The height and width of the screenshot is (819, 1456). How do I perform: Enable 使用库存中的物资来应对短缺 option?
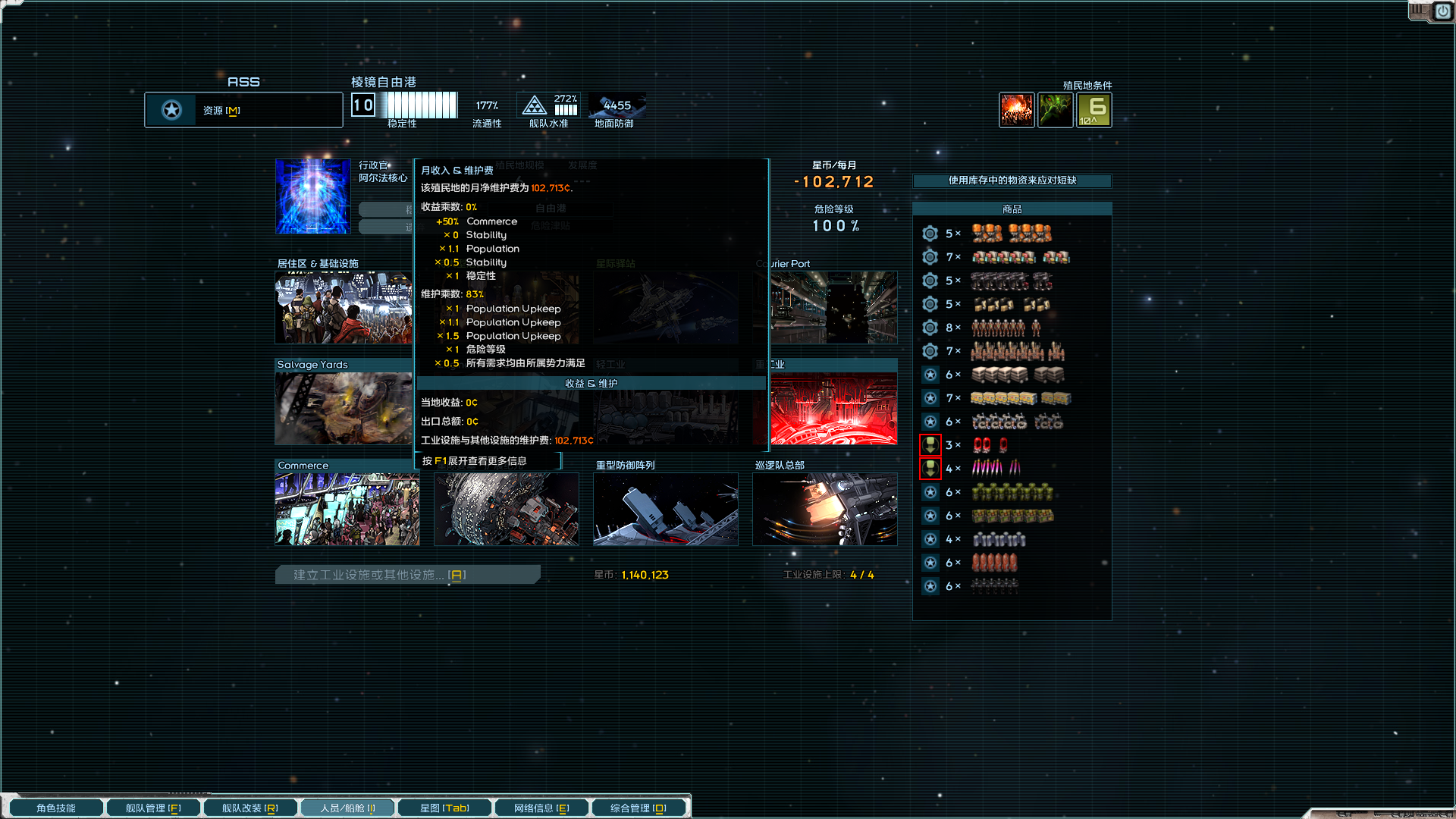(x=1012, y=181)
